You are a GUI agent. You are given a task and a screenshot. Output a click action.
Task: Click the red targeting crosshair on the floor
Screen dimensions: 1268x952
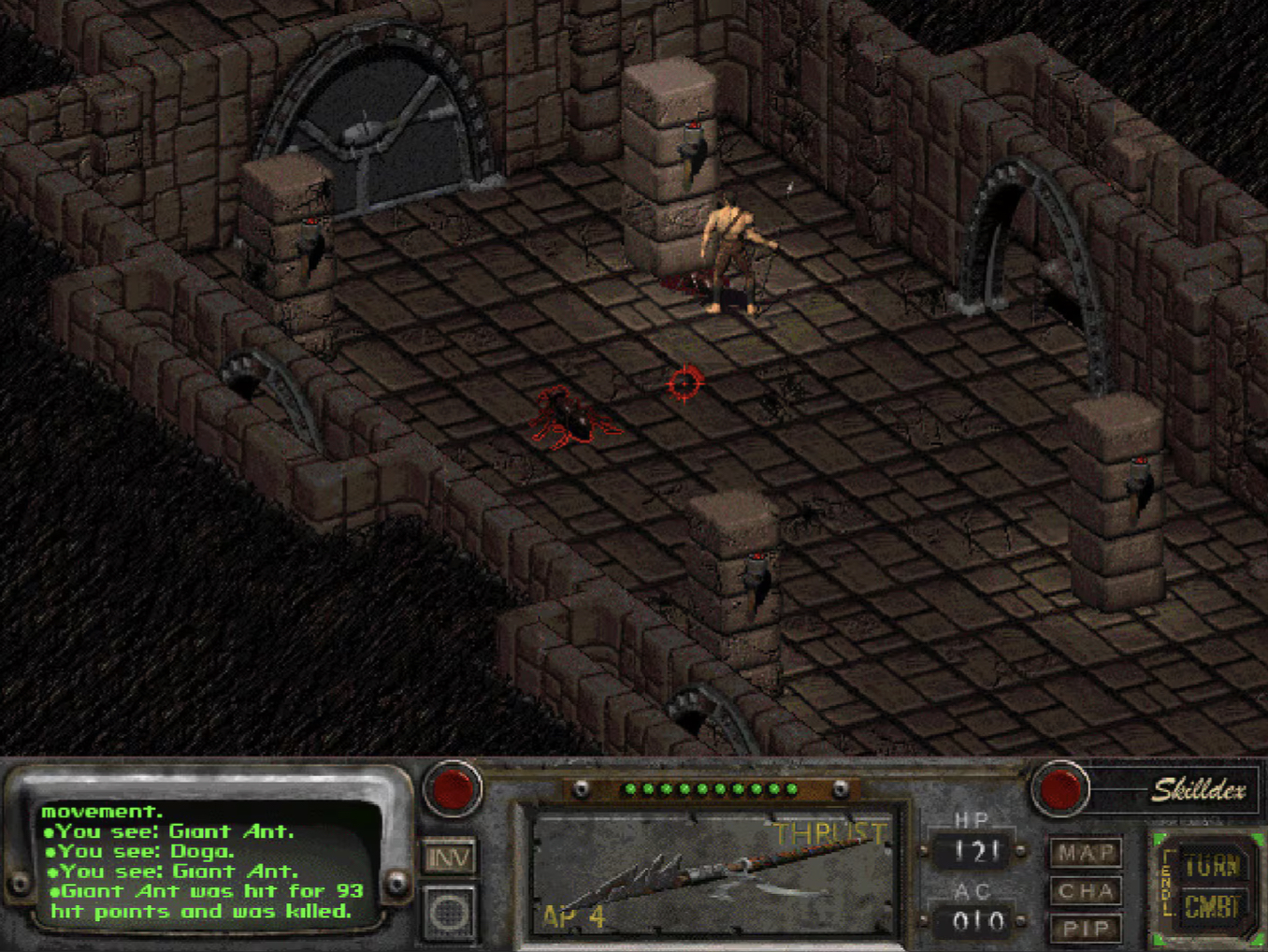685,382
